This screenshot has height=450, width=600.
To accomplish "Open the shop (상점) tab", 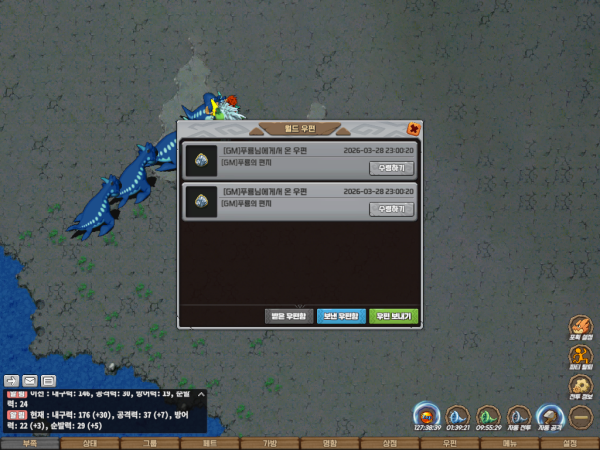I will click(389, 443).
